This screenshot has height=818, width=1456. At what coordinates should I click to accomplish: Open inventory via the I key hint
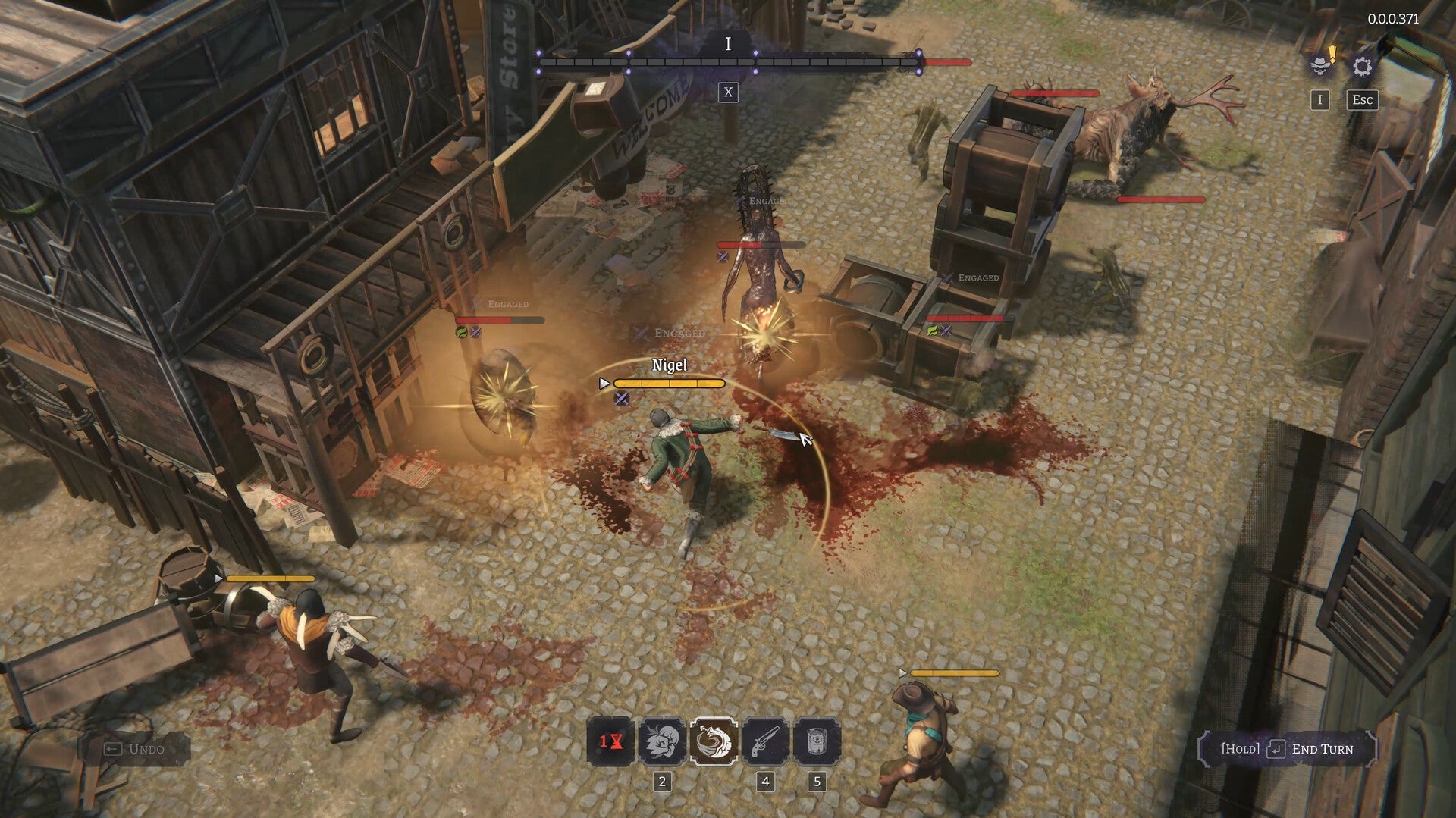pyautogui.click(x=1321, y=99)
